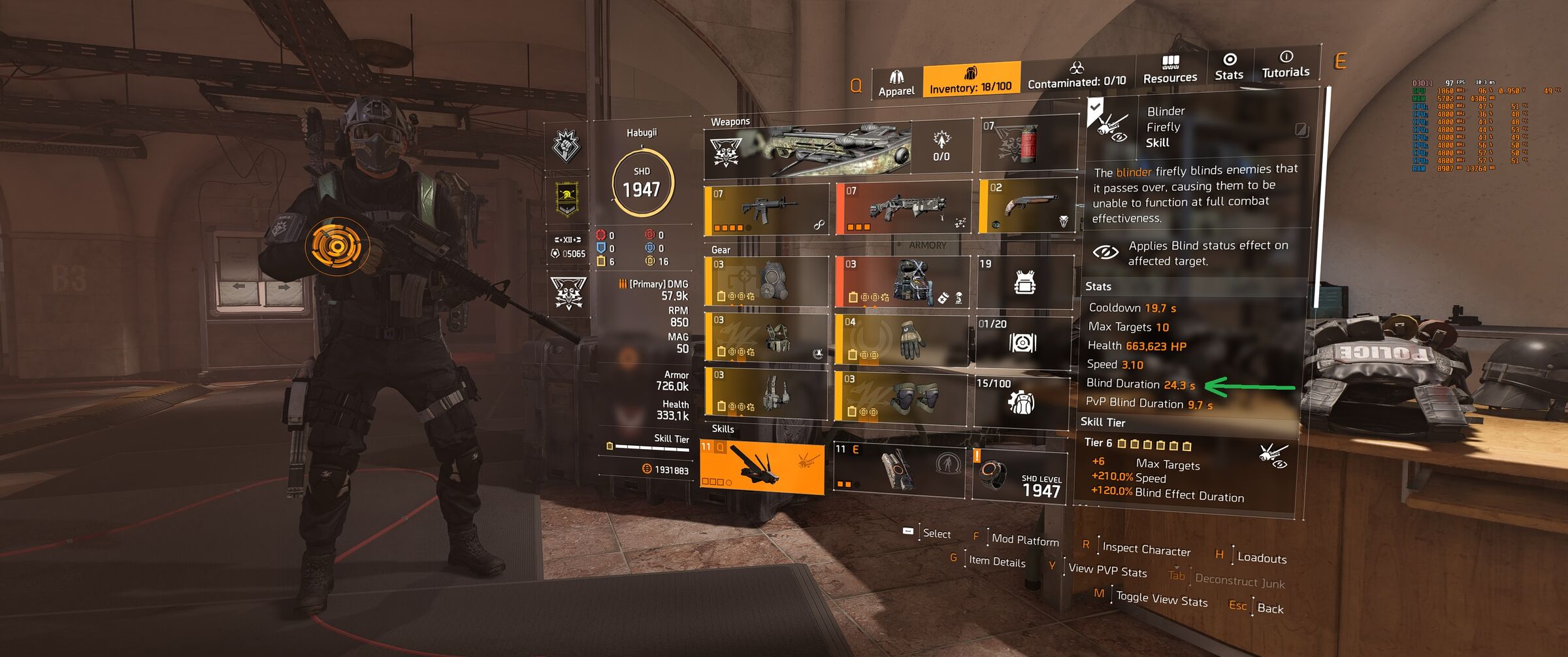The width and height of the screenshot is (1568, 657).
Task: Choose the gloves gear slot
Action: pyautogui.click(x=901, y=339)
